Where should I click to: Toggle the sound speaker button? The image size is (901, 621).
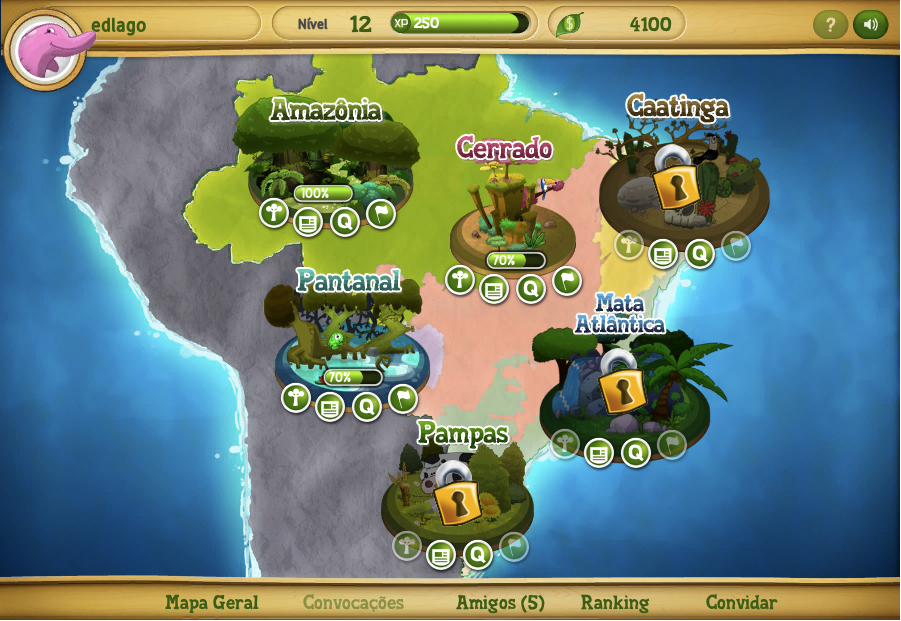tap(870, 24)
